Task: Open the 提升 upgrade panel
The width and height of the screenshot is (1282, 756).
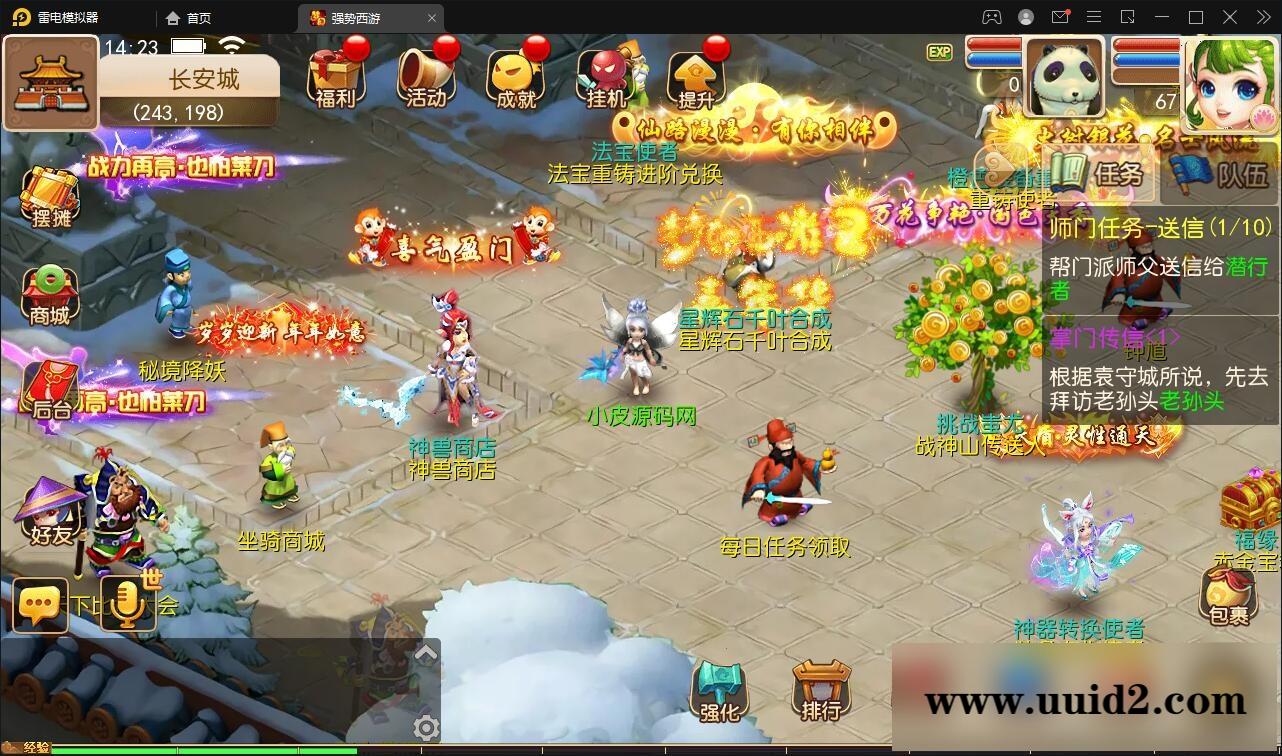Action: [x=696, y=75]
